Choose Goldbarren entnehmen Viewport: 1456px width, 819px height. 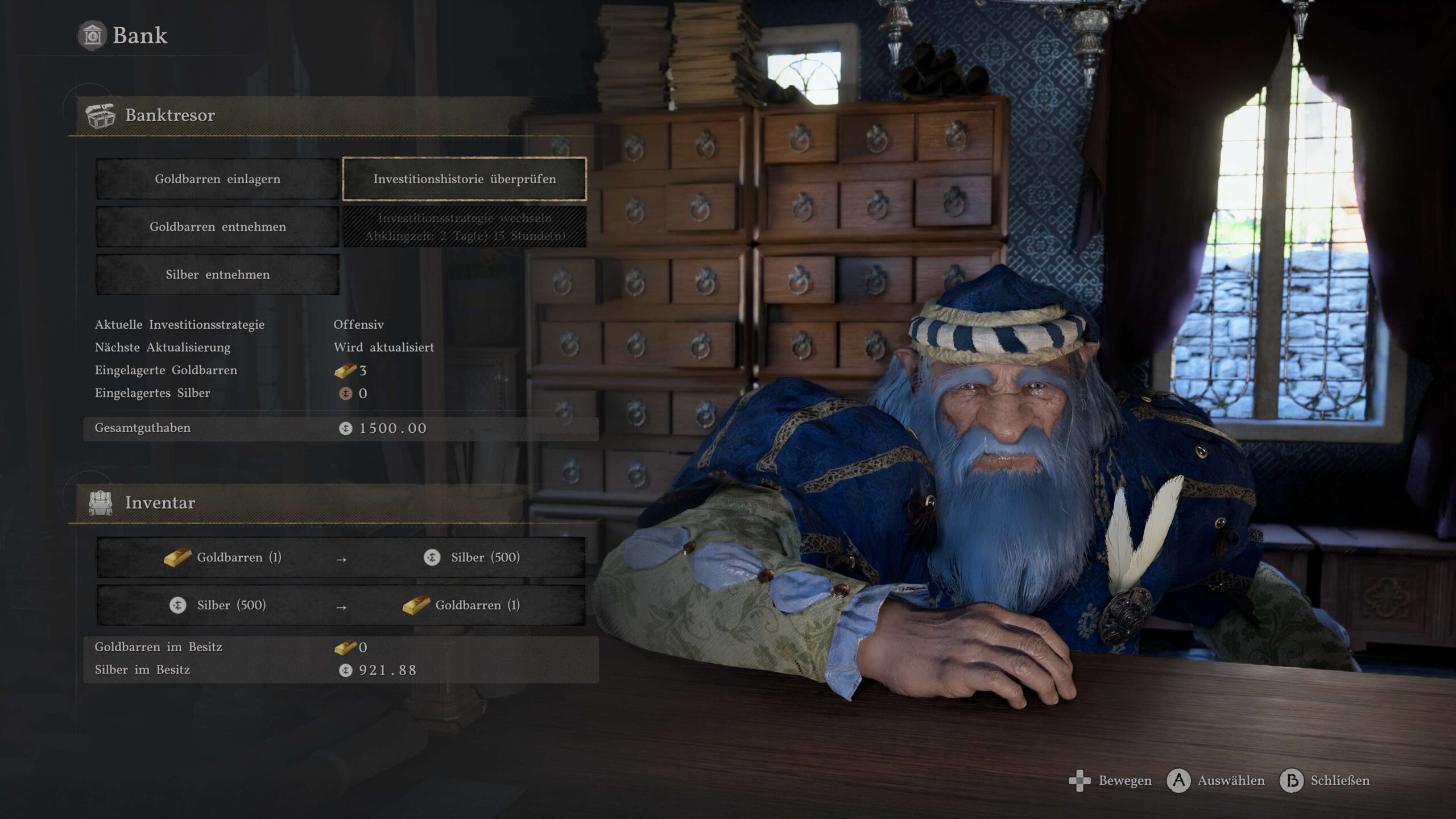click(217, 227)
